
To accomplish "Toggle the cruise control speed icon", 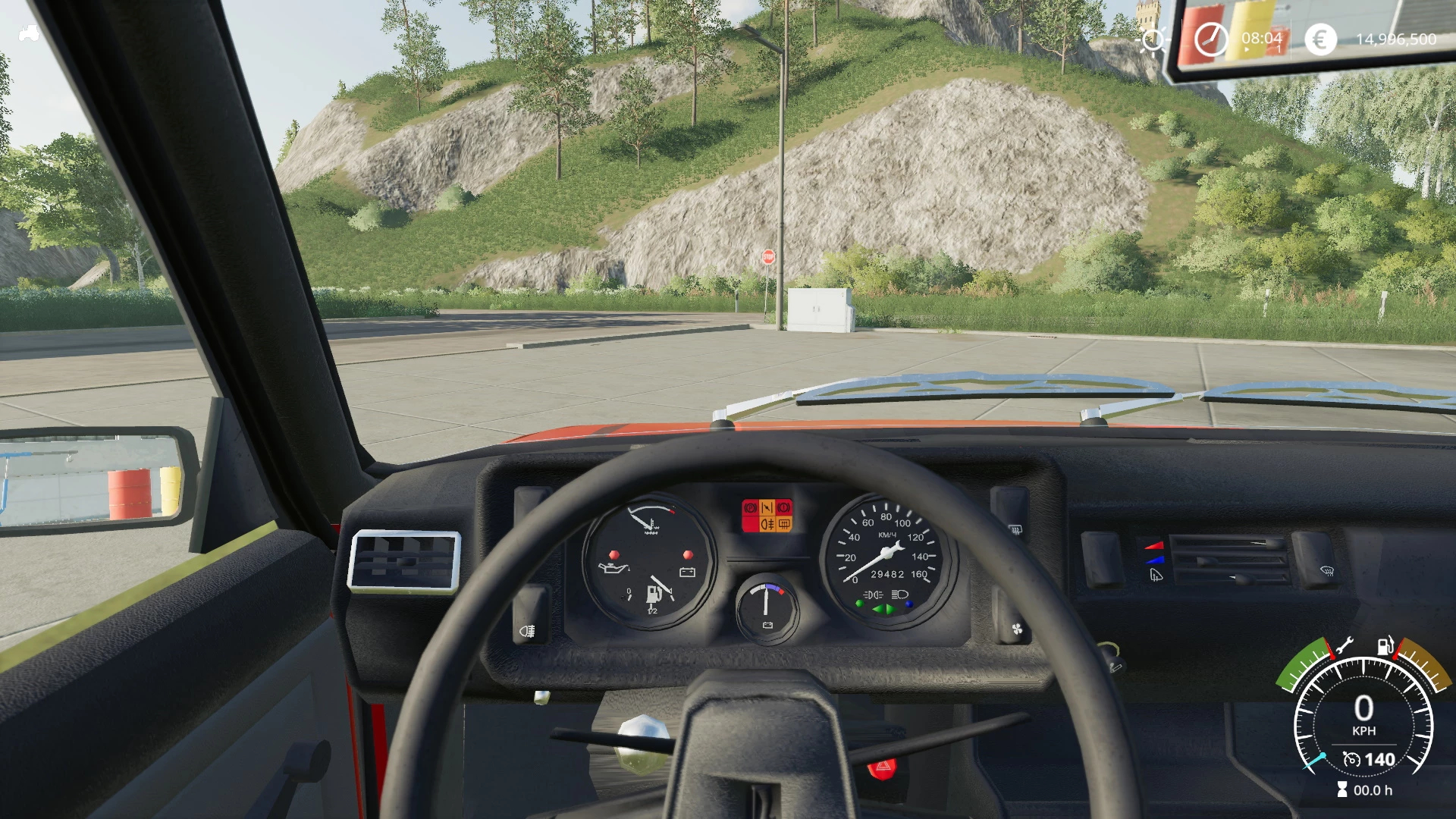I will (1351, 759).
